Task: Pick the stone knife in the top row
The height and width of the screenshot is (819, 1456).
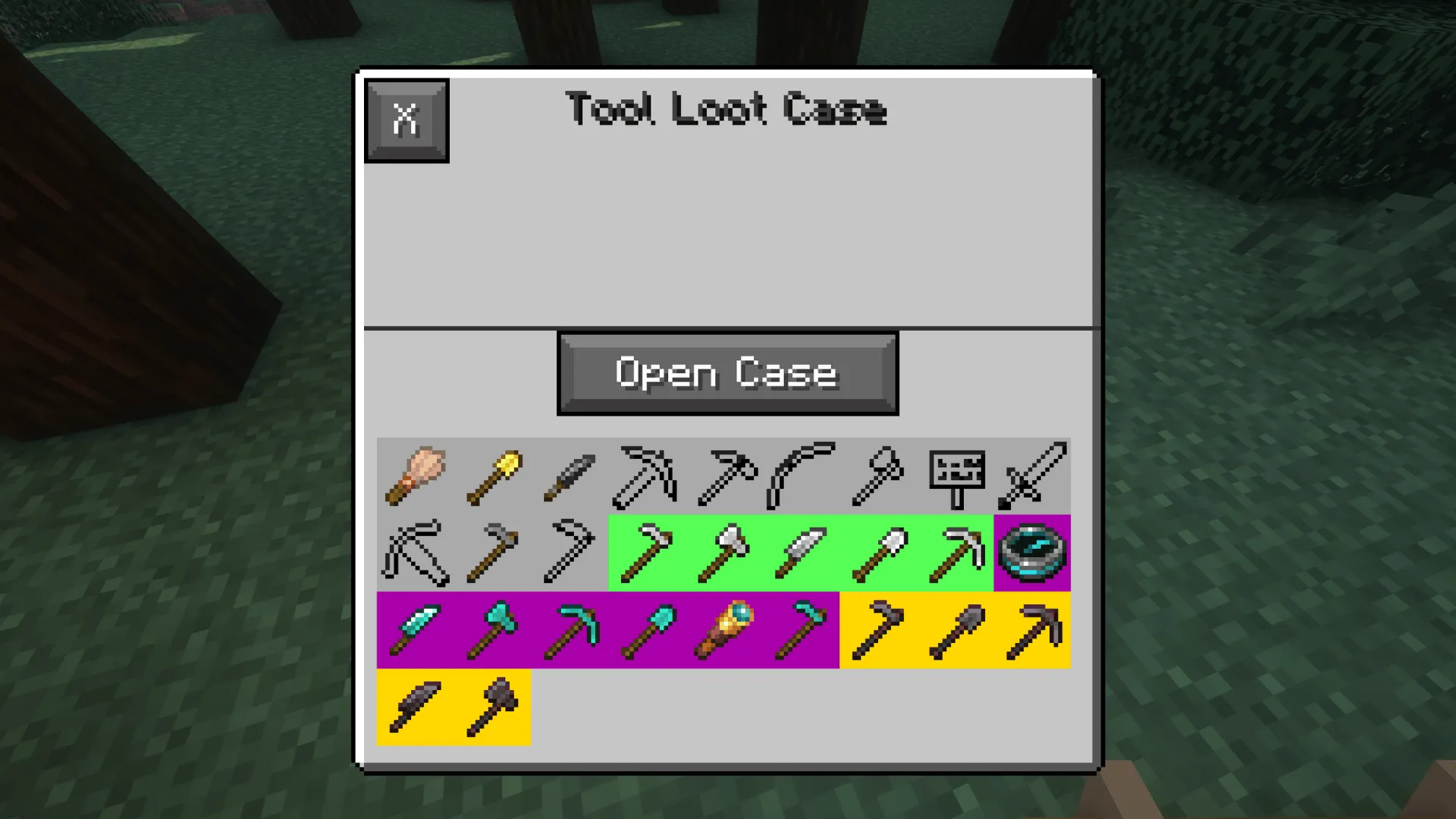Action: pos(569,474)
